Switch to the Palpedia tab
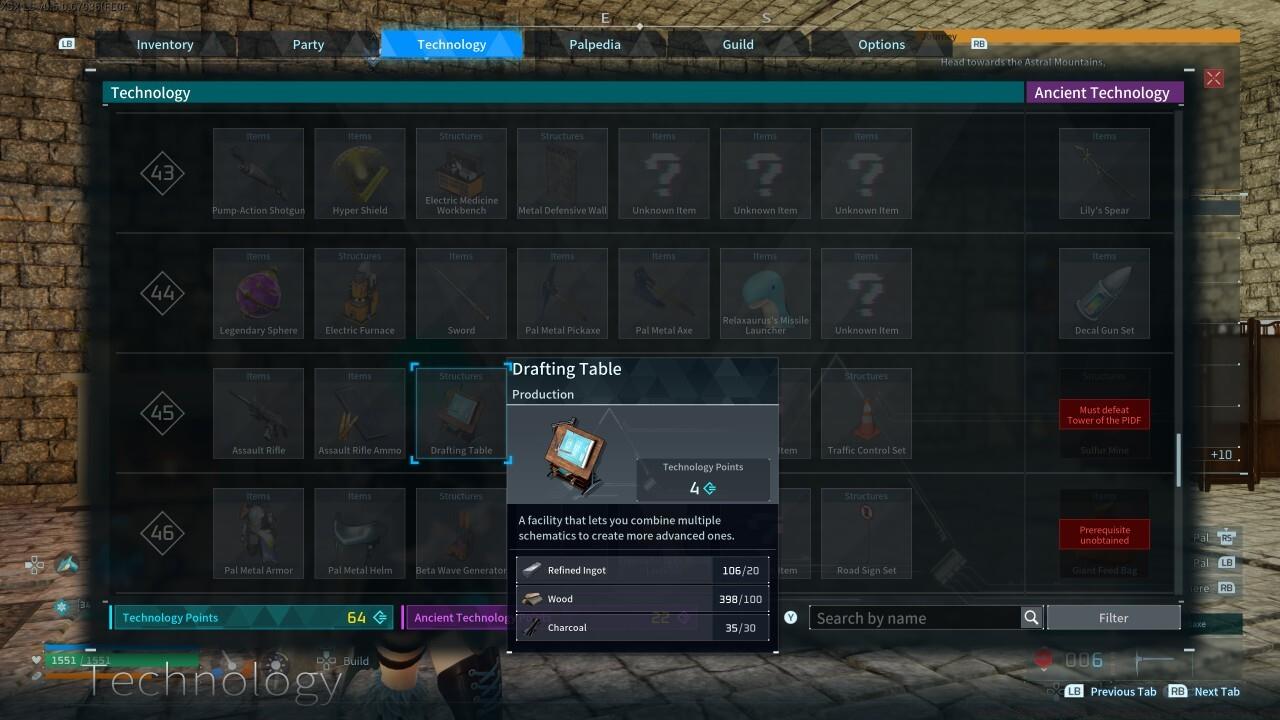Screen dimensions: 1280x720 pyautogui.click(x=593, y=44)
